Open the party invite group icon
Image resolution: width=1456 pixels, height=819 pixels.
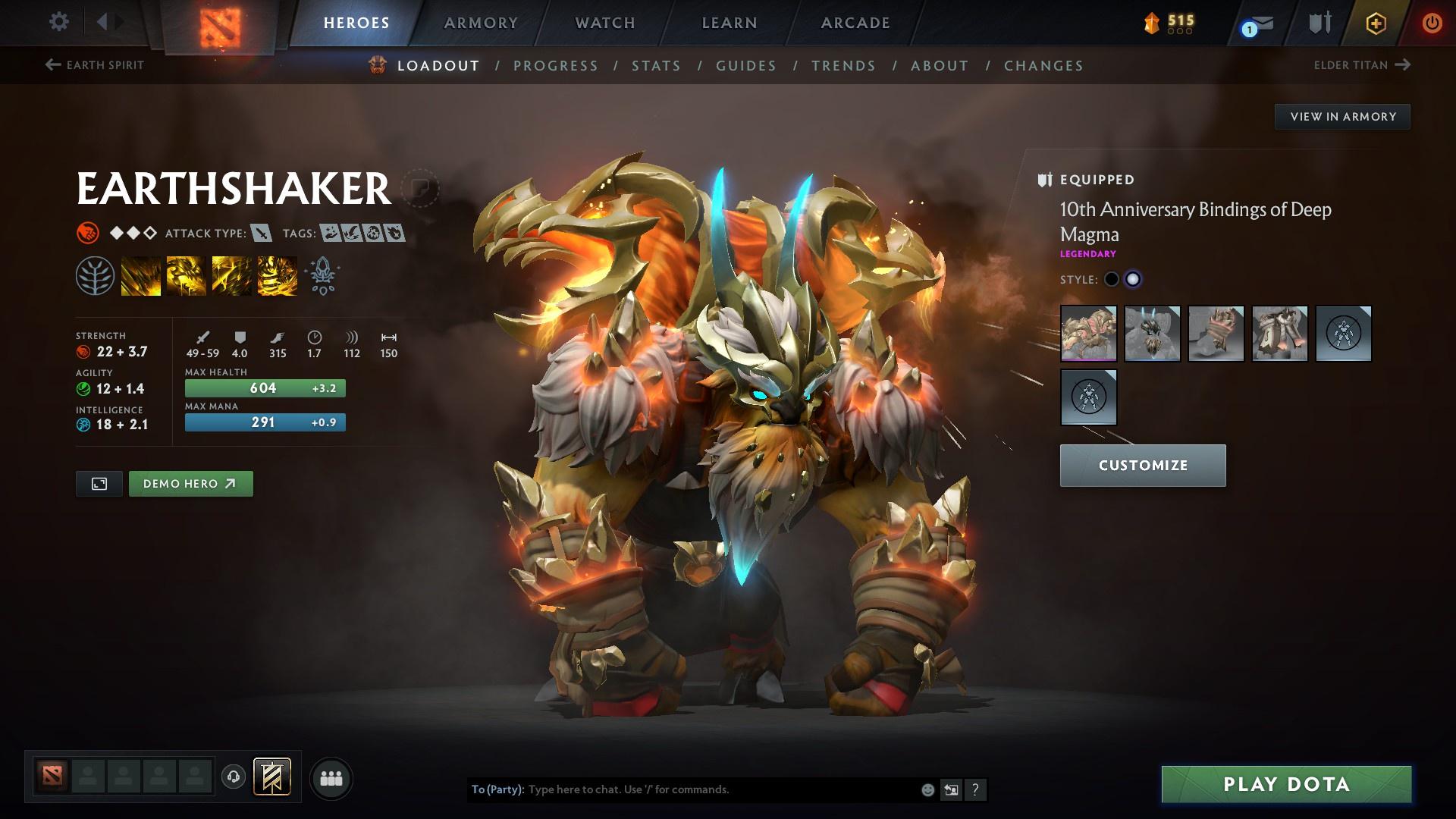[x=331, y=777]
